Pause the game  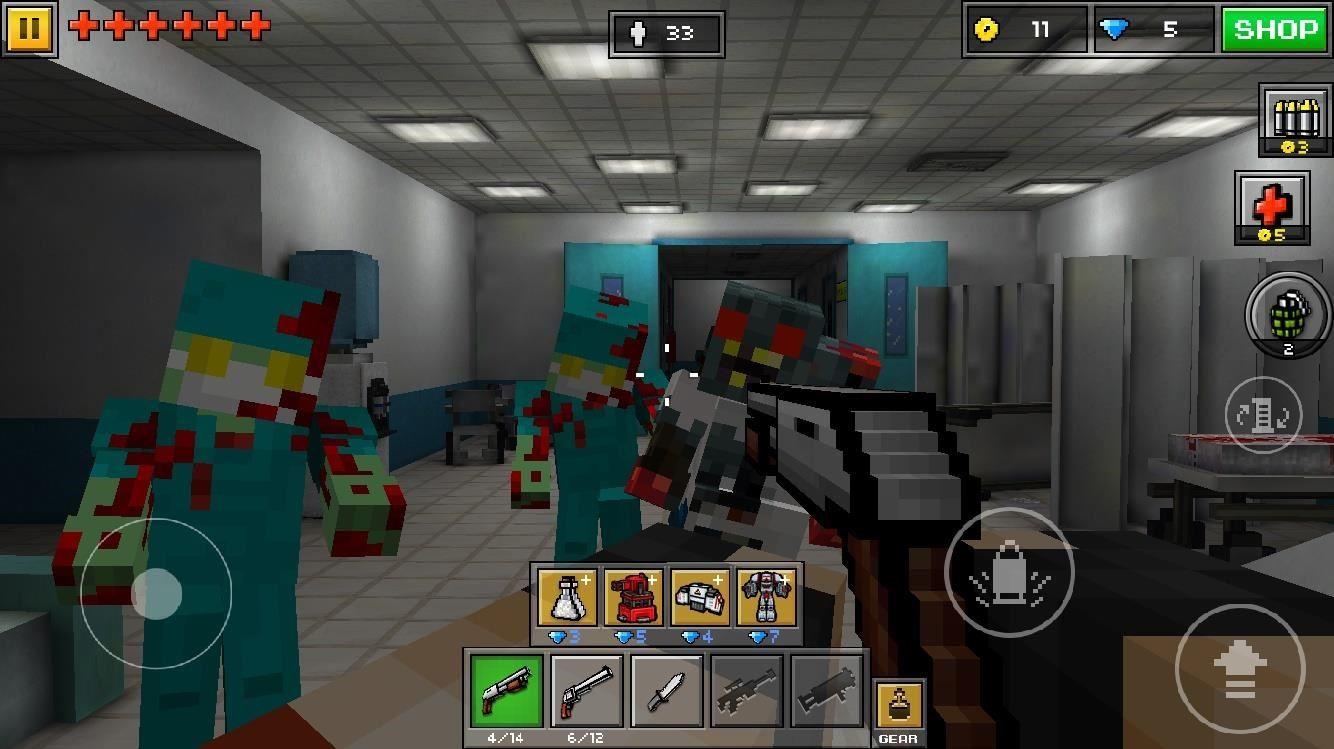coord(29,27)
